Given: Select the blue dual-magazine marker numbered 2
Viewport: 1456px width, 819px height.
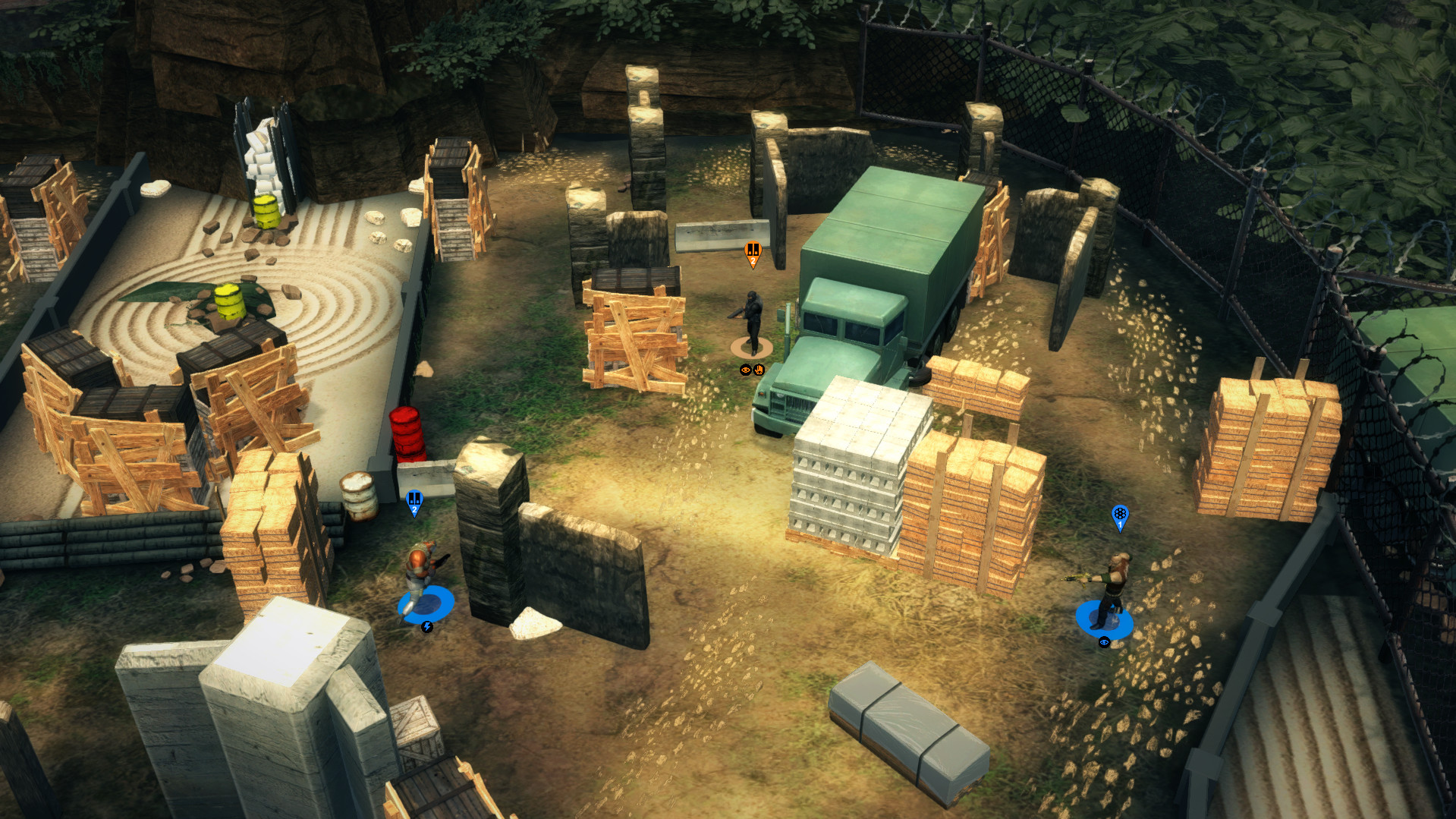Looking at the screenshot, I should (414, 501).
